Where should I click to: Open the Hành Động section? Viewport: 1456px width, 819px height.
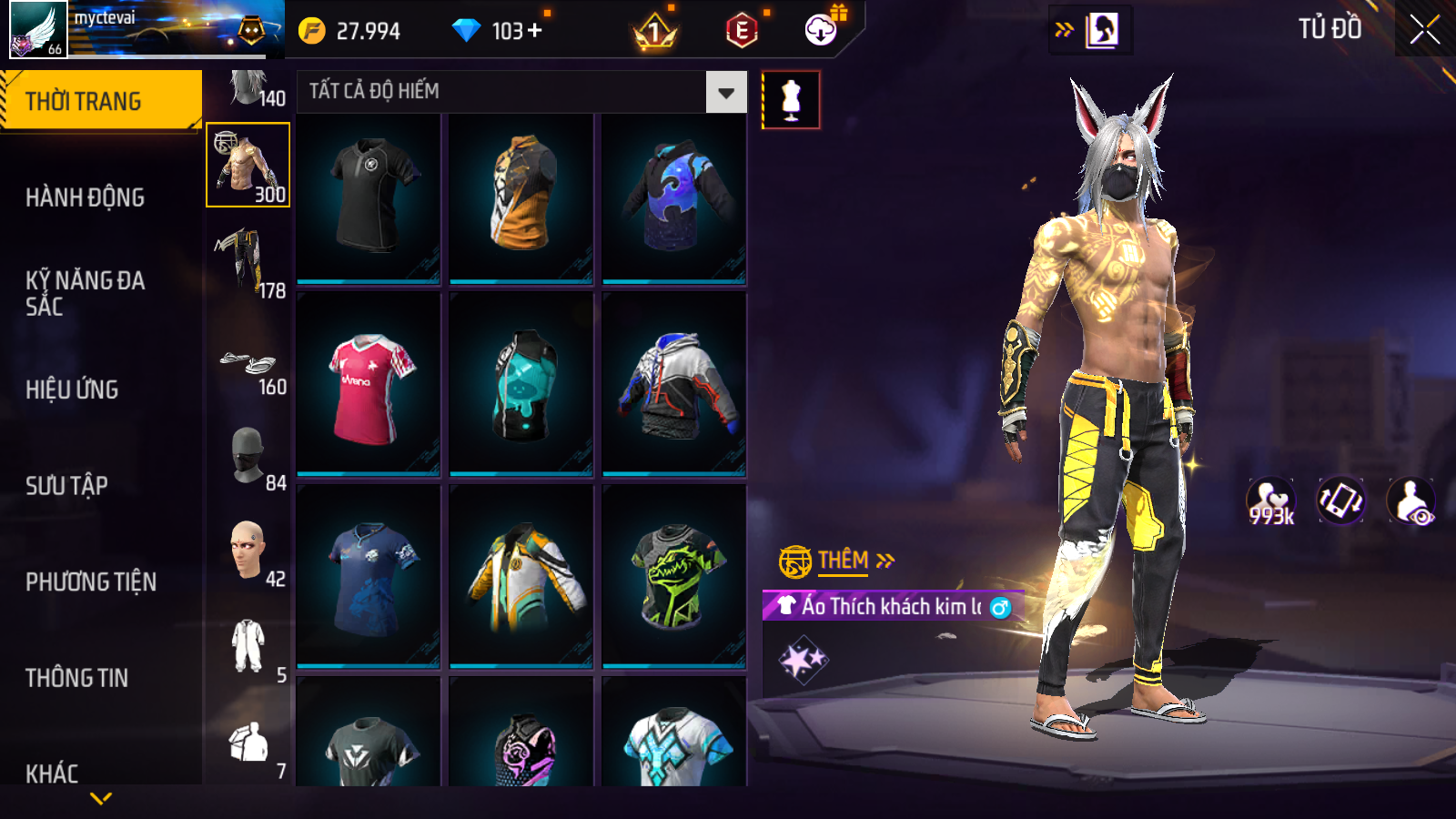click(85, 197)
